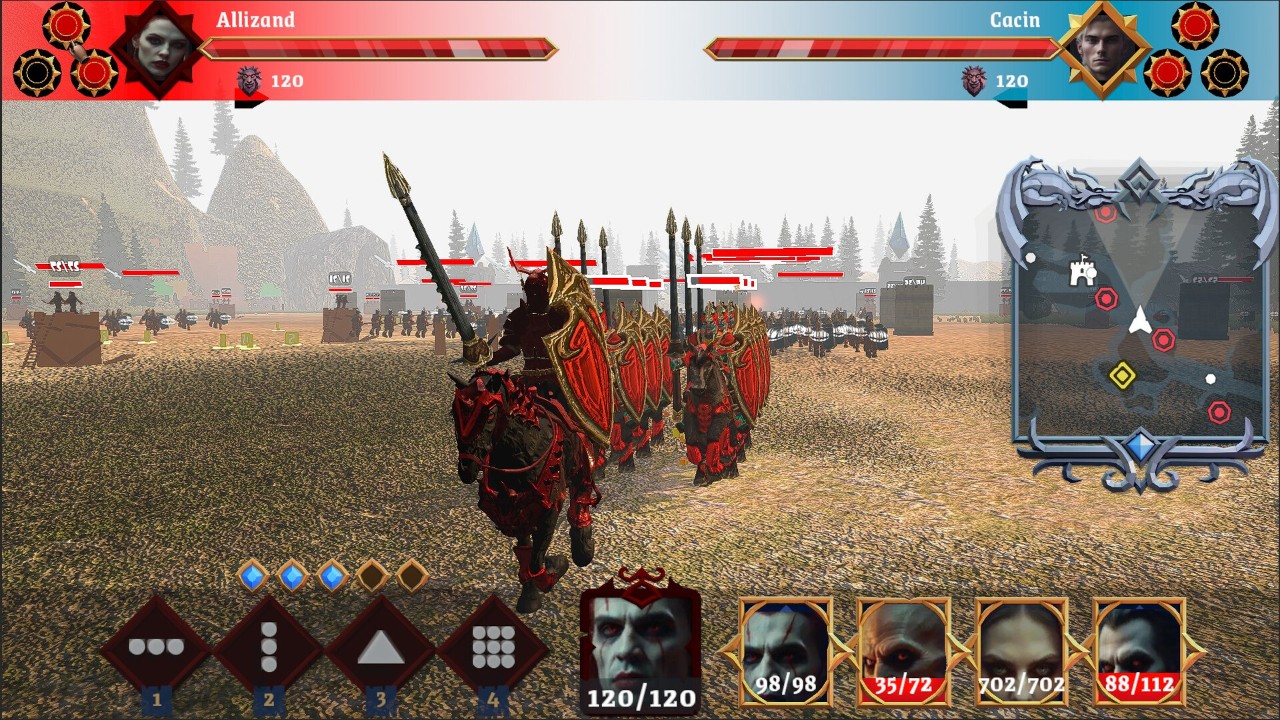Click the white castle icon on minimap
The width and height of the screenshot is (1280, 720).
1082,271
